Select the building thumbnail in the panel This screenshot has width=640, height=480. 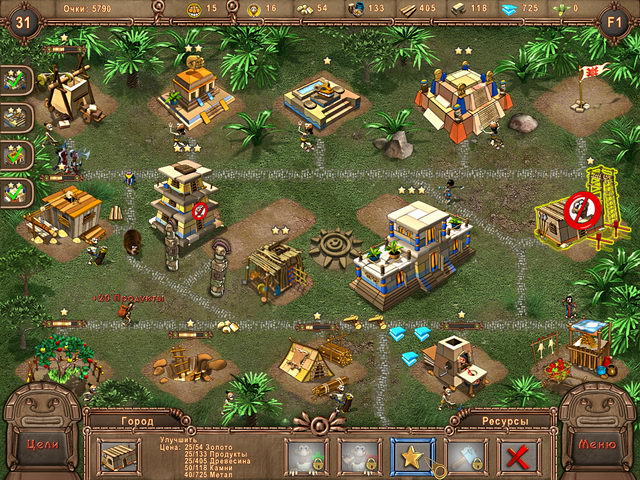[120, 456]
